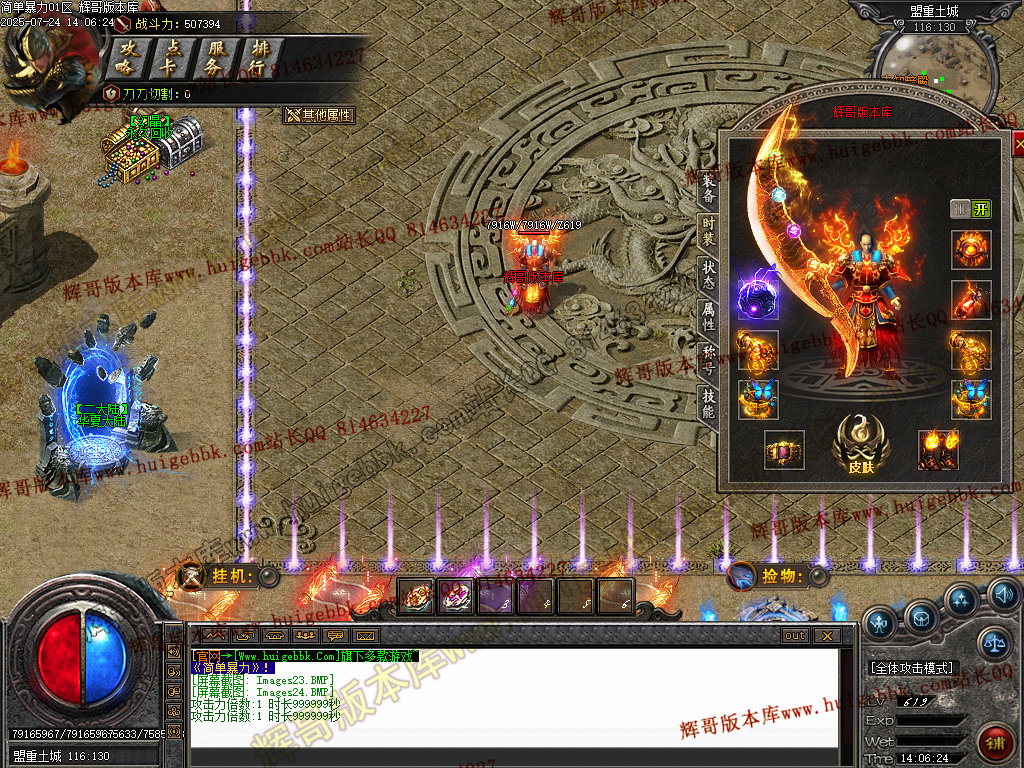Screen dimensions: 1024x768
Task: Open the 其他属性 attributes panel
Action: (x=320, y=115)
